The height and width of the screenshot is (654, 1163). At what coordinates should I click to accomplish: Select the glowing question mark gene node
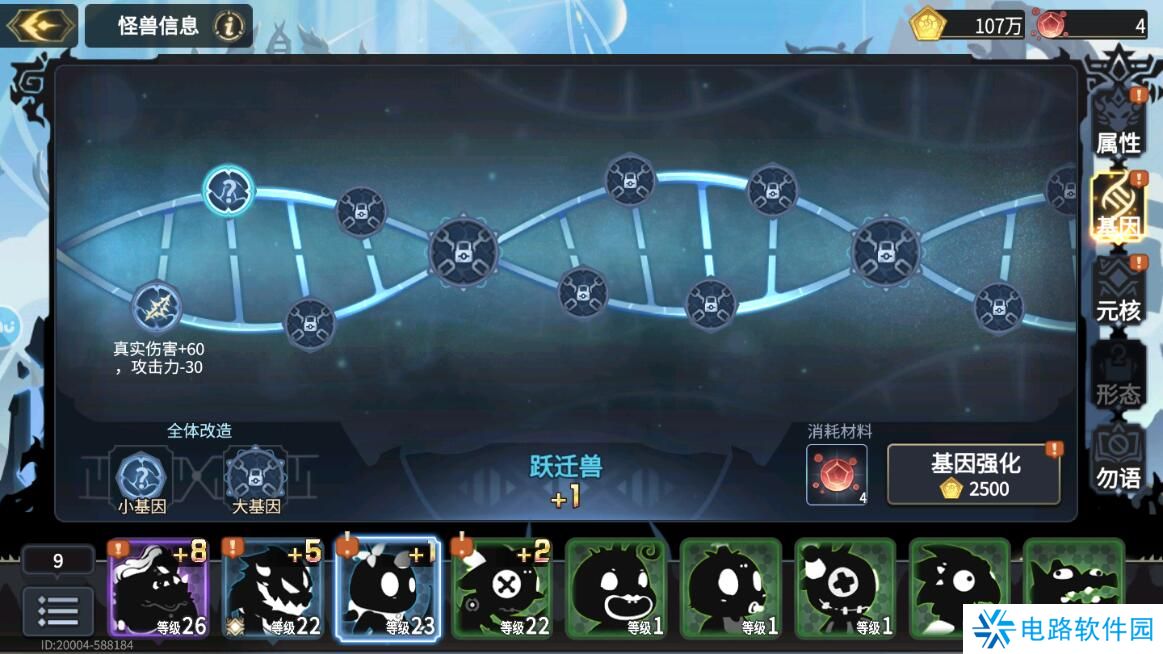(229, 190)
